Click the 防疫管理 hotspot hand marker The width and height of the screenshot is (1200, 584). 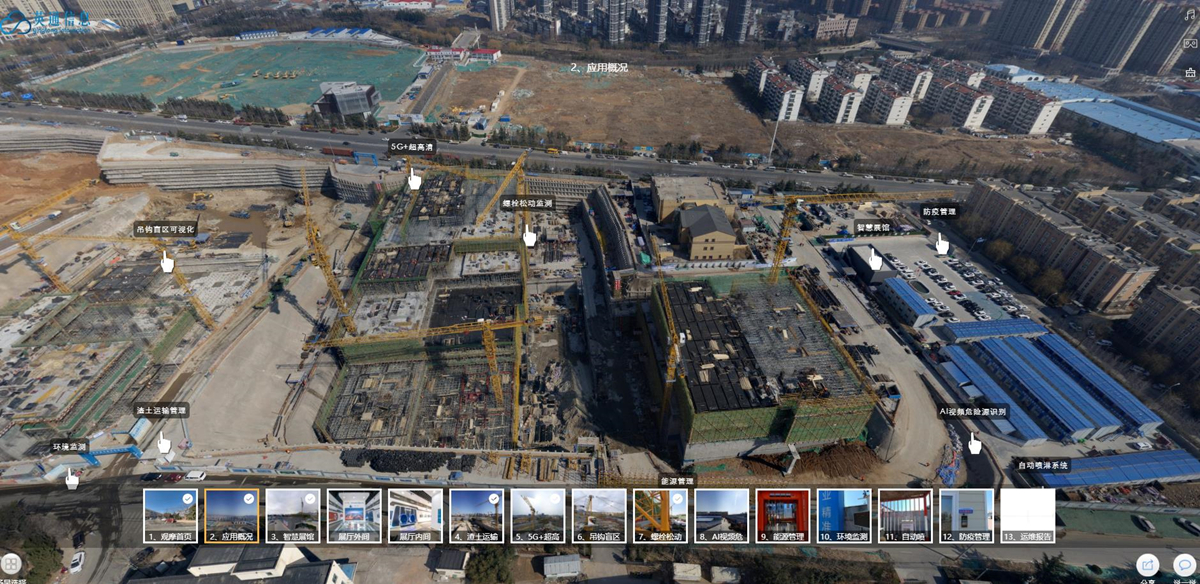point(941,244)
